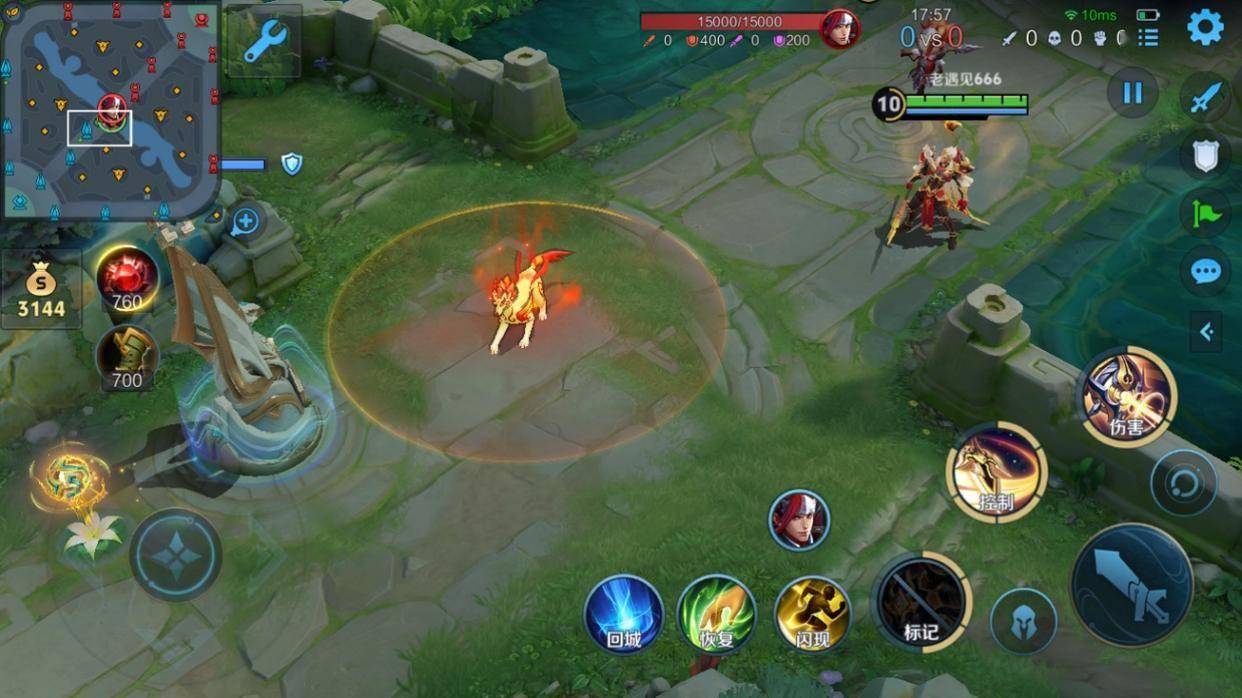
Task: Open the scoreboard list icon
Action: [x=1148, y=38]
